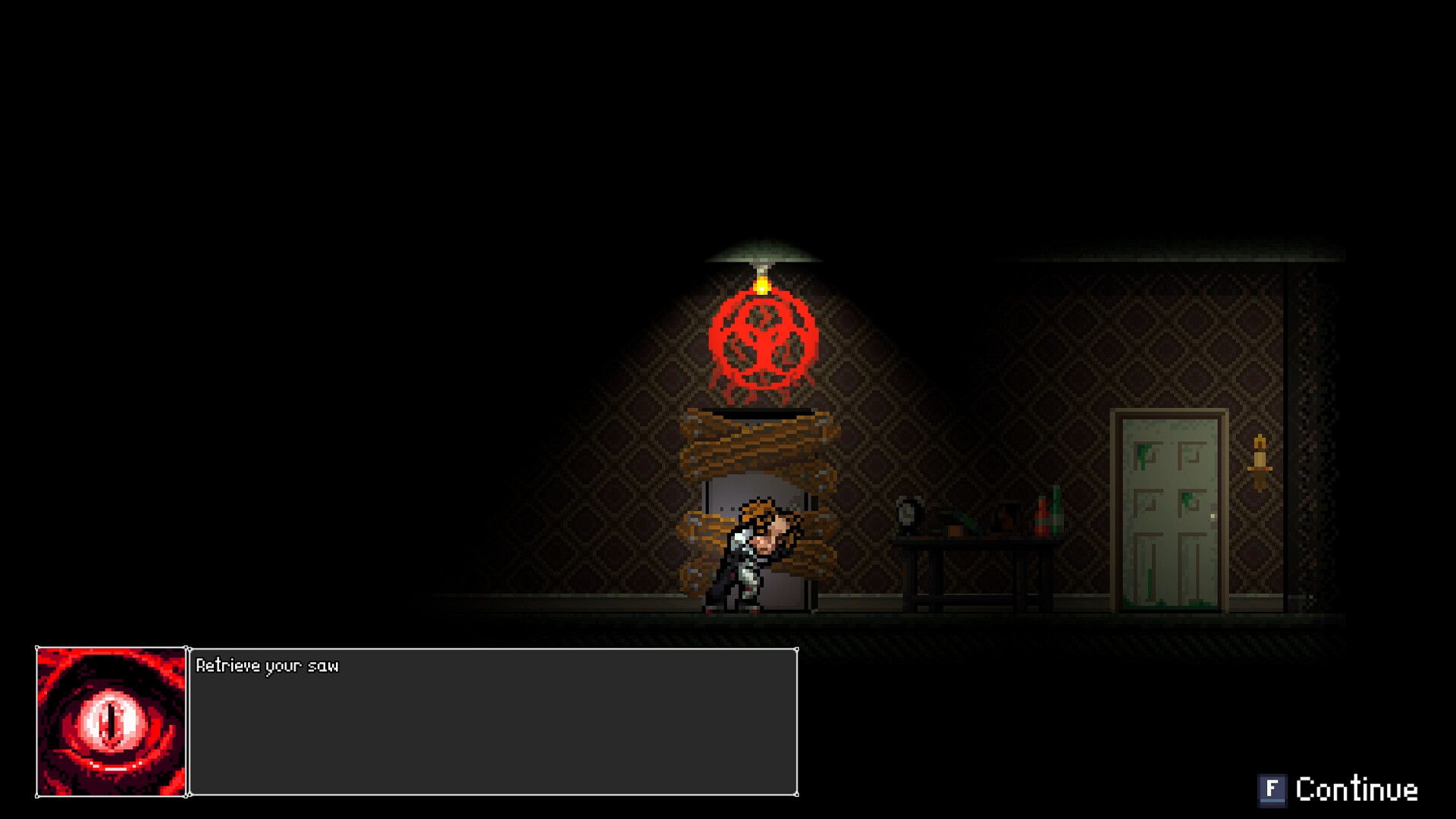
Task: Toggle the ceiling lamp's flame on or off
Action: coord(764,288)
